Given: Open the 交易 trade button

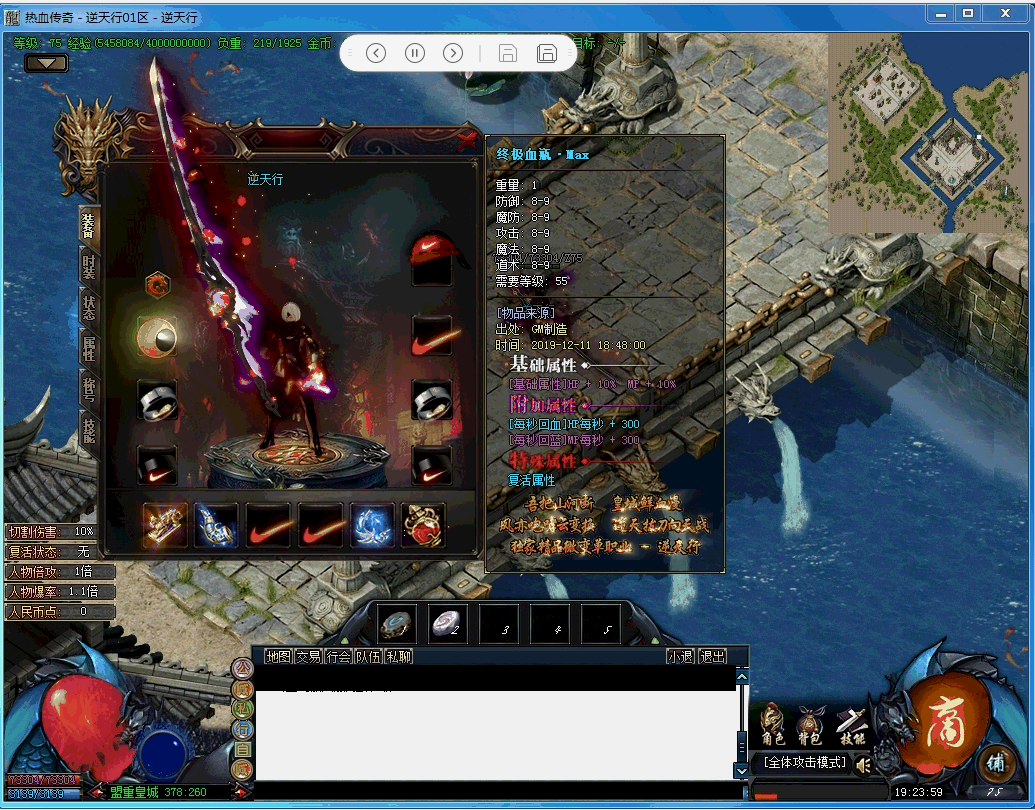Looking at the screenshot, I should [308, 656].
